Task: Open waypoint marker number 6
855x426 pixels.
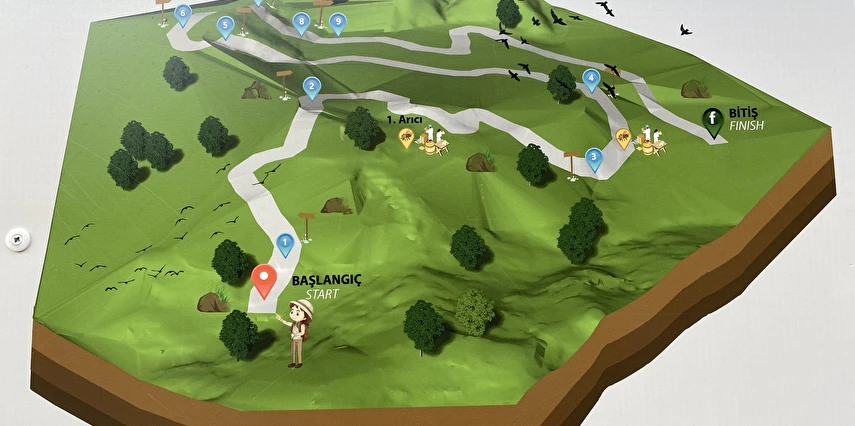Action: pos(182,14)
